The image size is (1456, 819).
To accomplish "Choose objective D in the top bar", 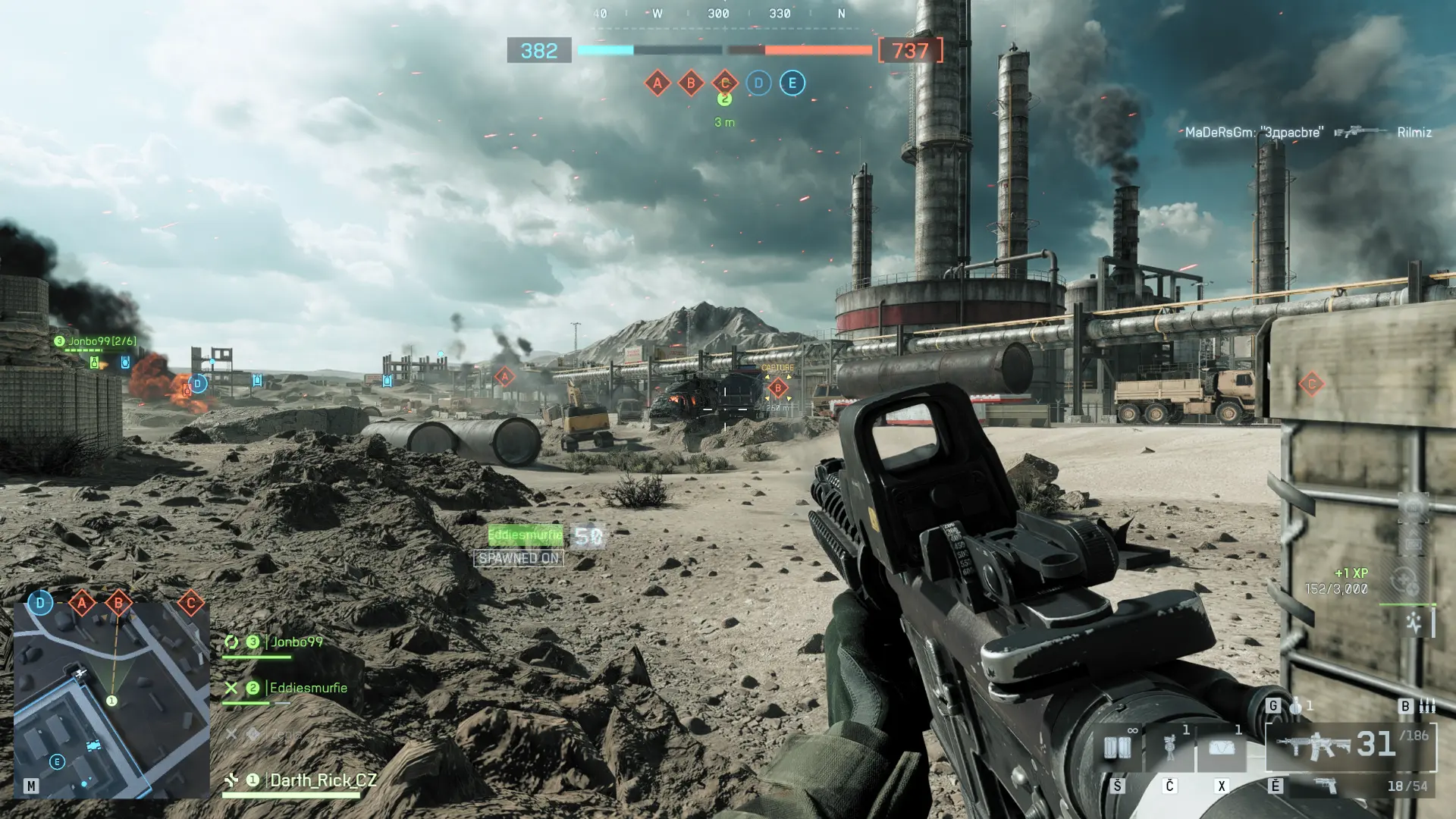I will 758,83.
